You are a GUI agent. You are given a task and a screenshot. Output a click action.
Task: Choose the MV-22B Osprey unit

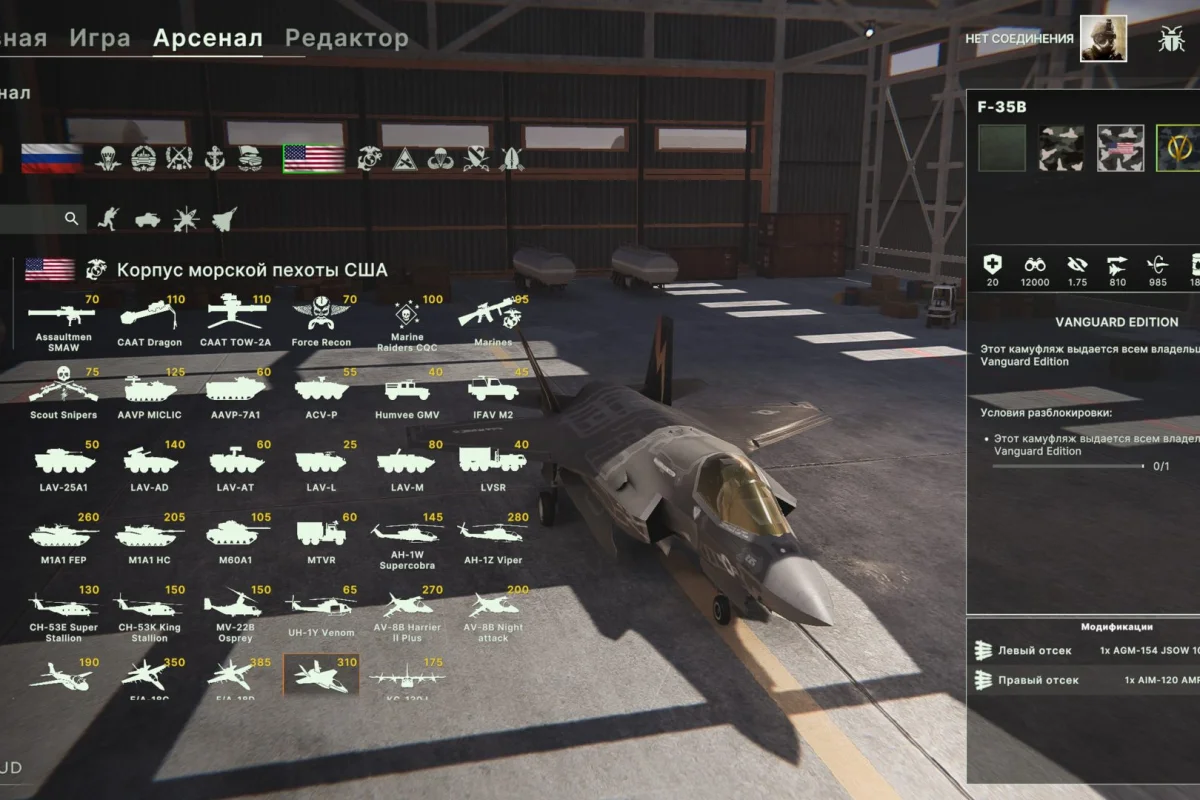click(236, 613)
